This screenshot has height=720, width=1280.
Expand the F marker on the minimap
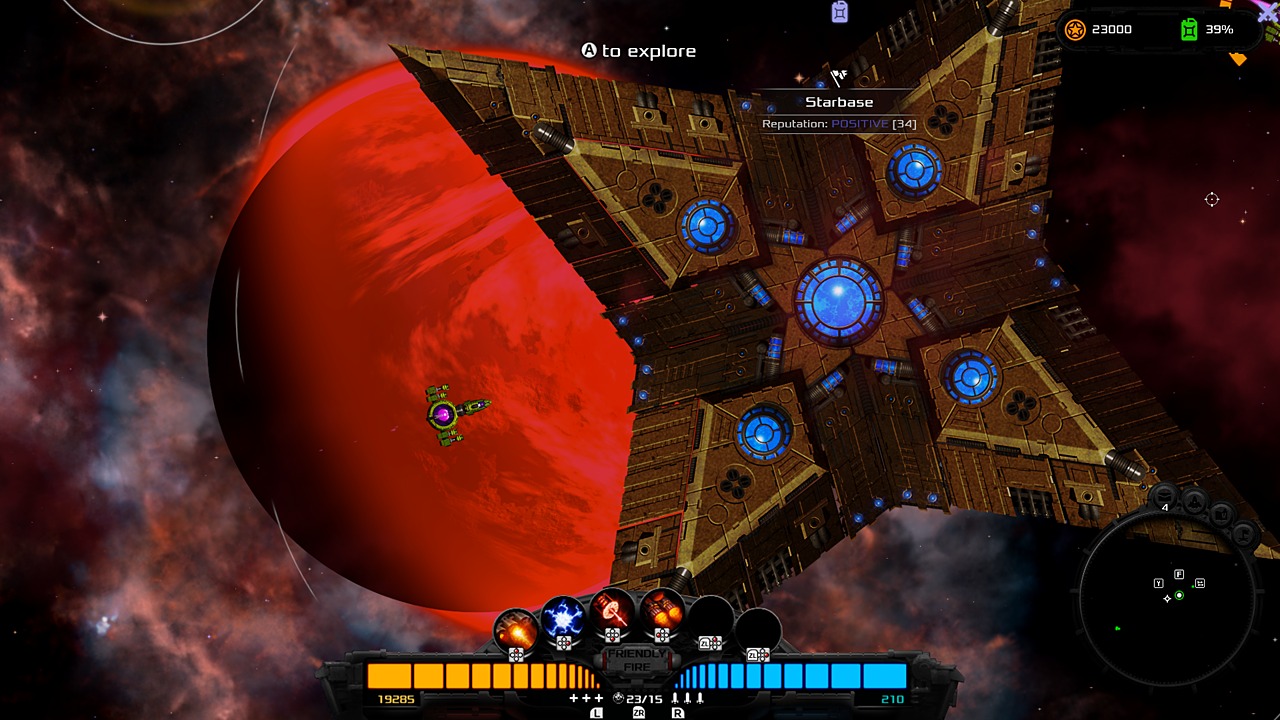[x=1179, y=574]
